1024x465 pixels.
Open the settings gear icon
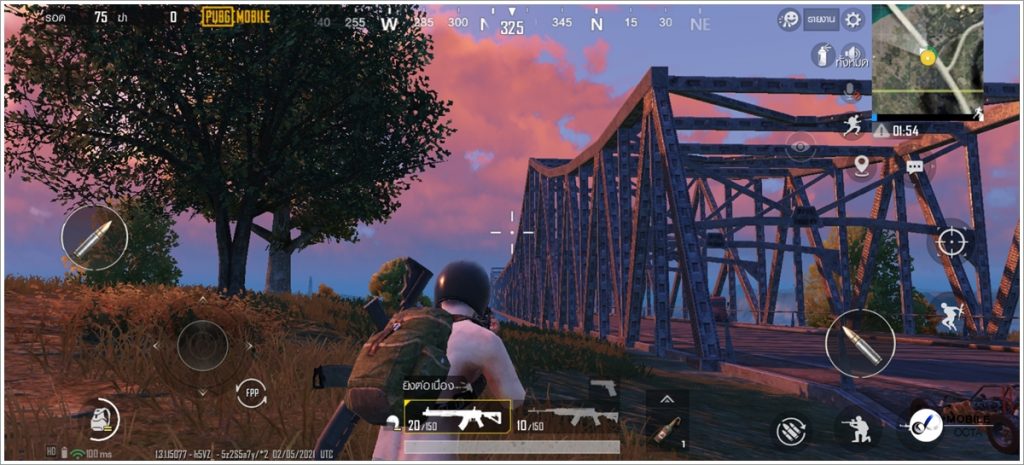[853, 19]
